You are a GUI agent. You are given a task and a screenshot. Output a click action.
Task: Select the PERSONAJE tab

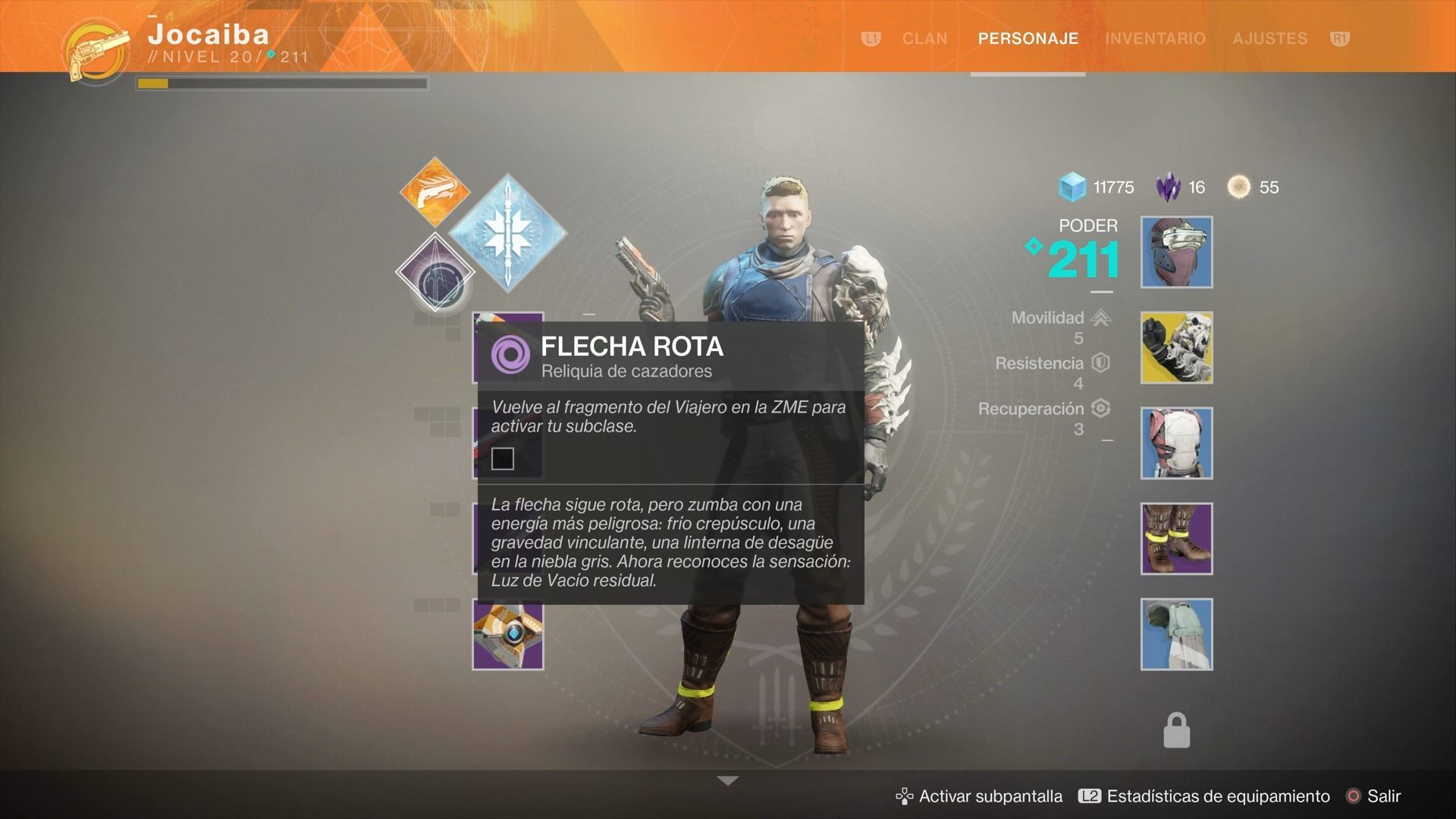point(1028,39)
